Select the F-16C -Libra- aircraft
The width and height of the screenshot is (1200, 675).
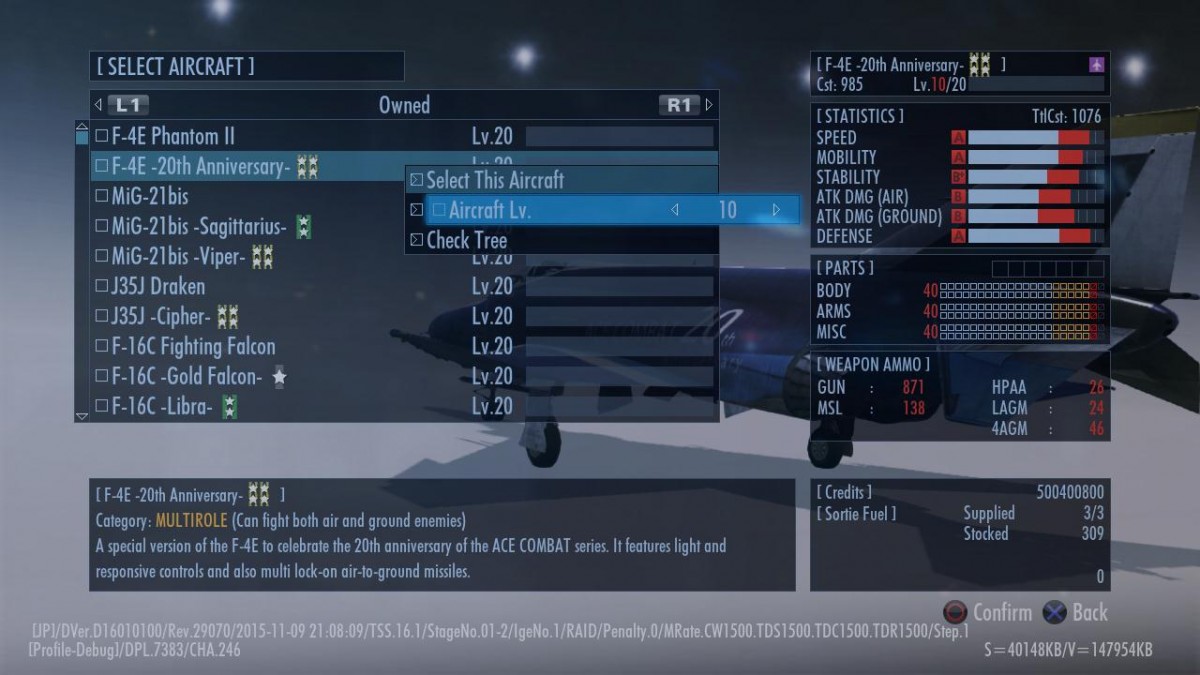point(161,407)
